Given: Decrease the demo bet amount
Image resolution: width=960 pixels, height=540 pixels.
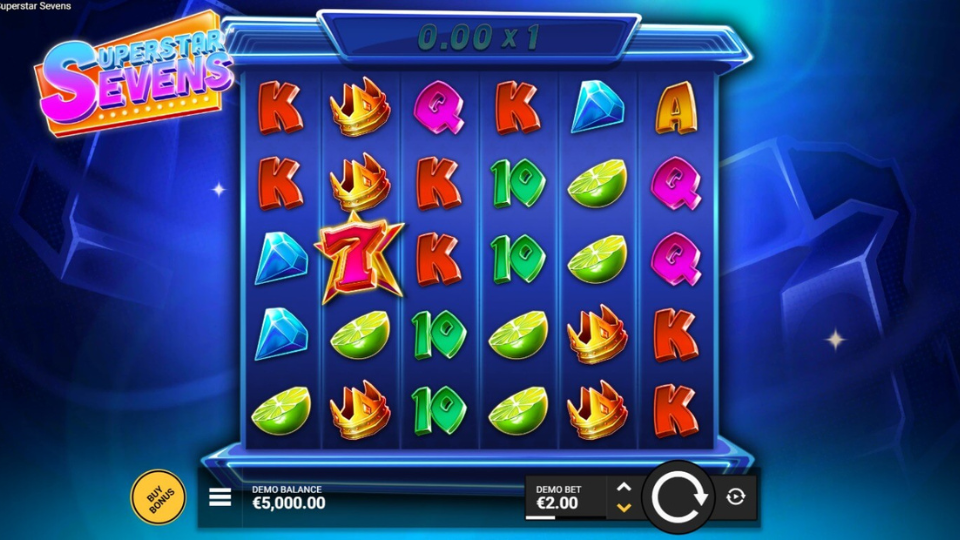Looking at the screenshot, I should 624,508.
